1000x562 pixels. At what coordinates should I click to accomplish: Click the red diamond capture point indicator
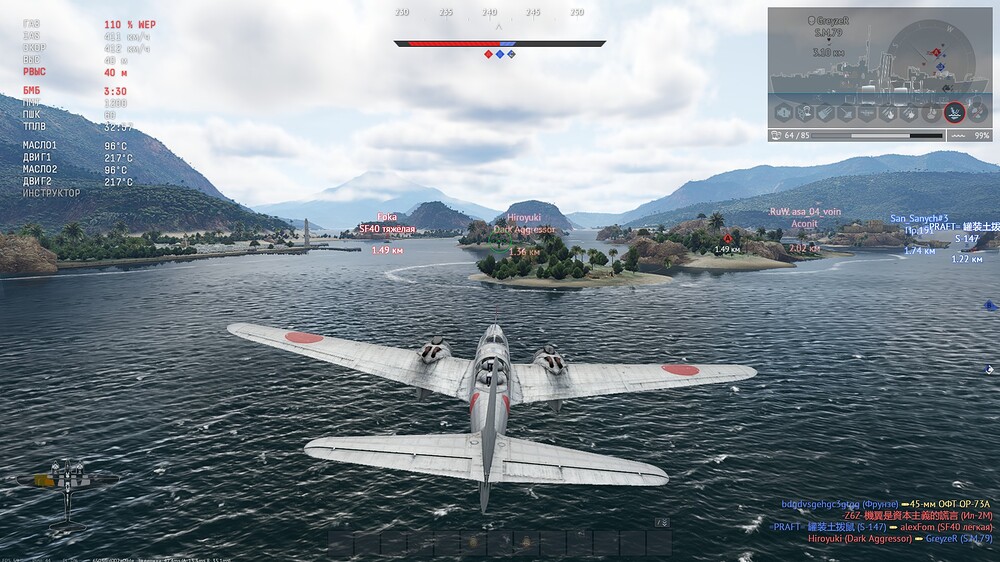(x=489, y=54)
